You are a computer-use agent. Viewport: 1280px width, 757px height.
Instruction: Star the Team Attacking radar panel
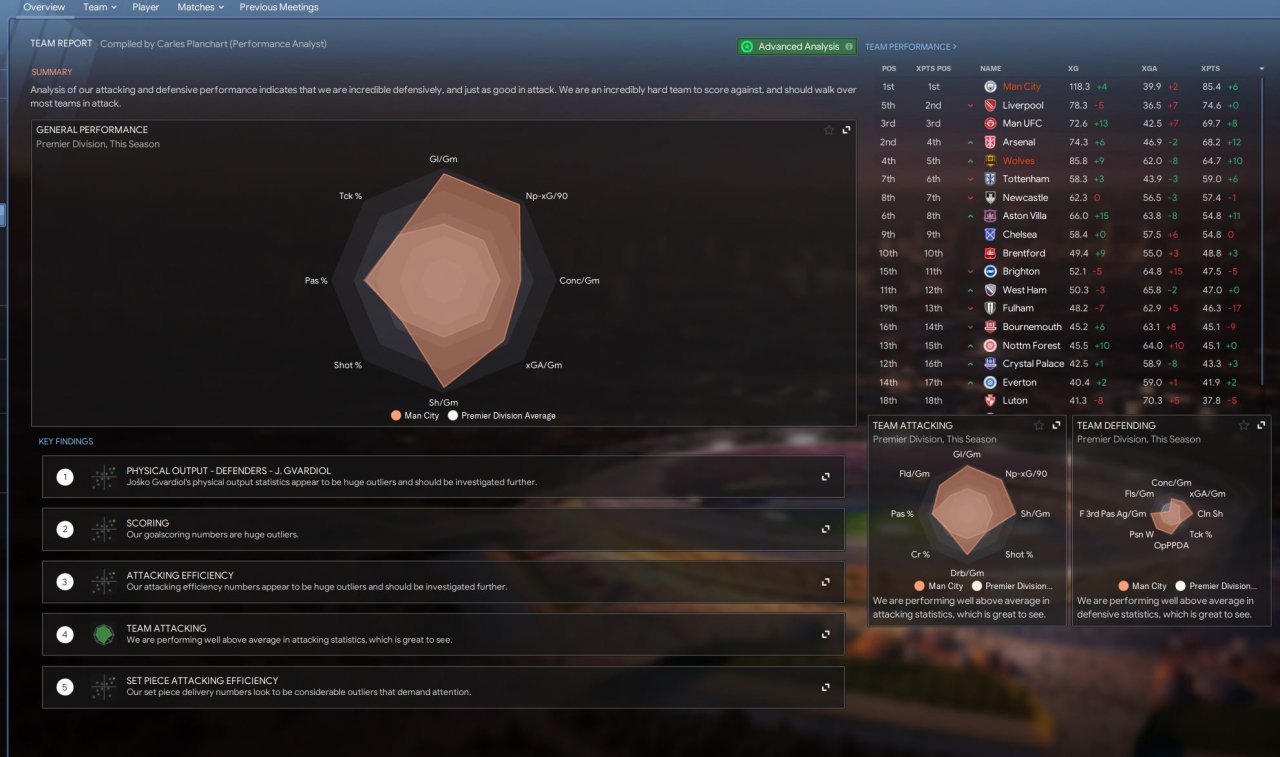click(1039, 425)
